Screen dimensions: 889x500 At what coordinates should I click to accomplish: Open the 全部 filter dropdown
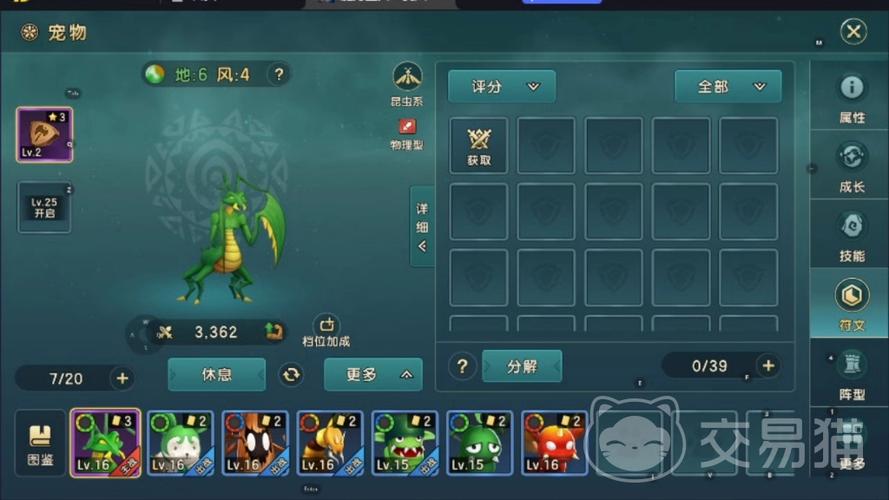coord(727,87)
